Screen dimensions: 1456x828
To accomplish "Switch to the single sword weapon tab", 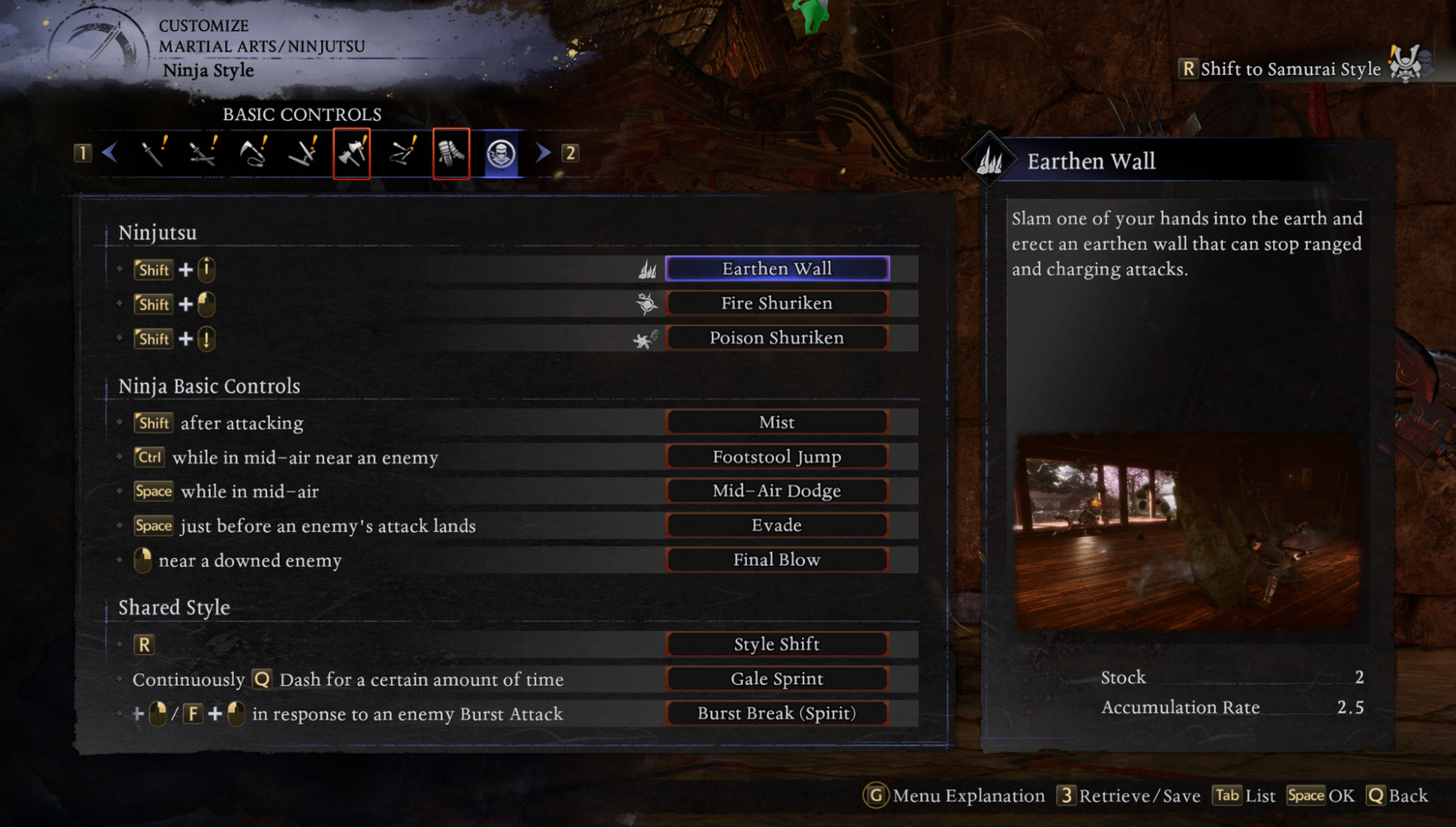I will 154,154.
